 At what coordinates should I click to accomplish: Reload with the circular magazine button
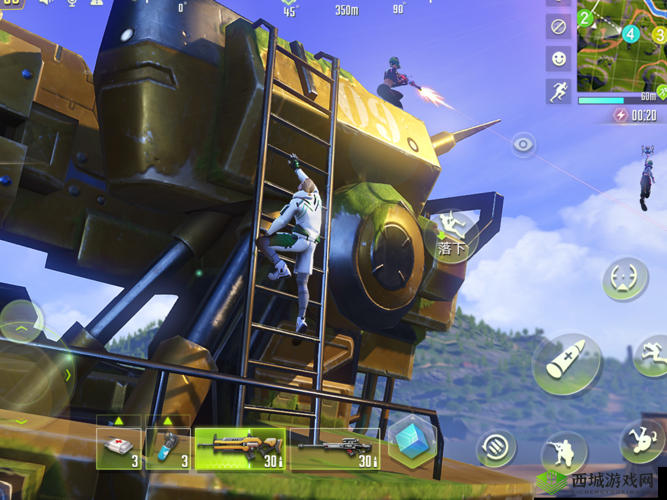pyautogui.click(x=496, y=447)
